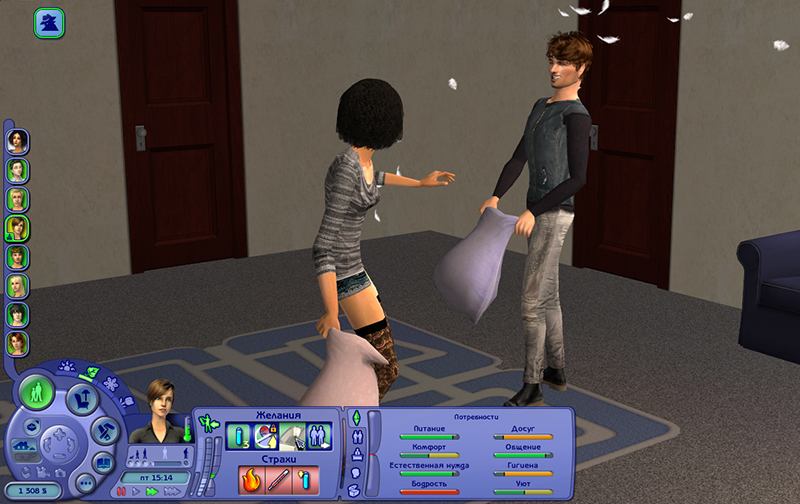
Task: Open the Story mode book button
Action: coord(103,462)
